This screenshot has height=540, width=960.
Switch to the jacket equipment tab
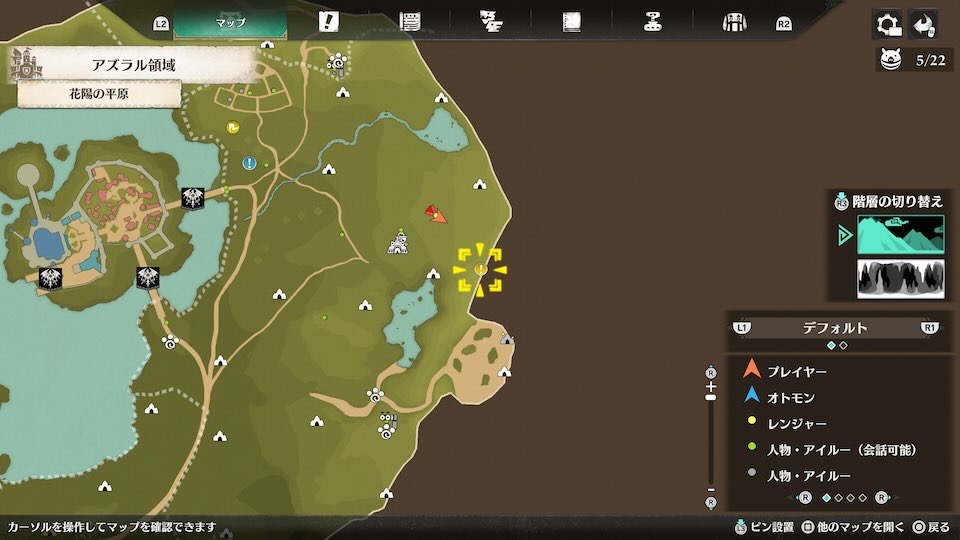click(734, 22)
